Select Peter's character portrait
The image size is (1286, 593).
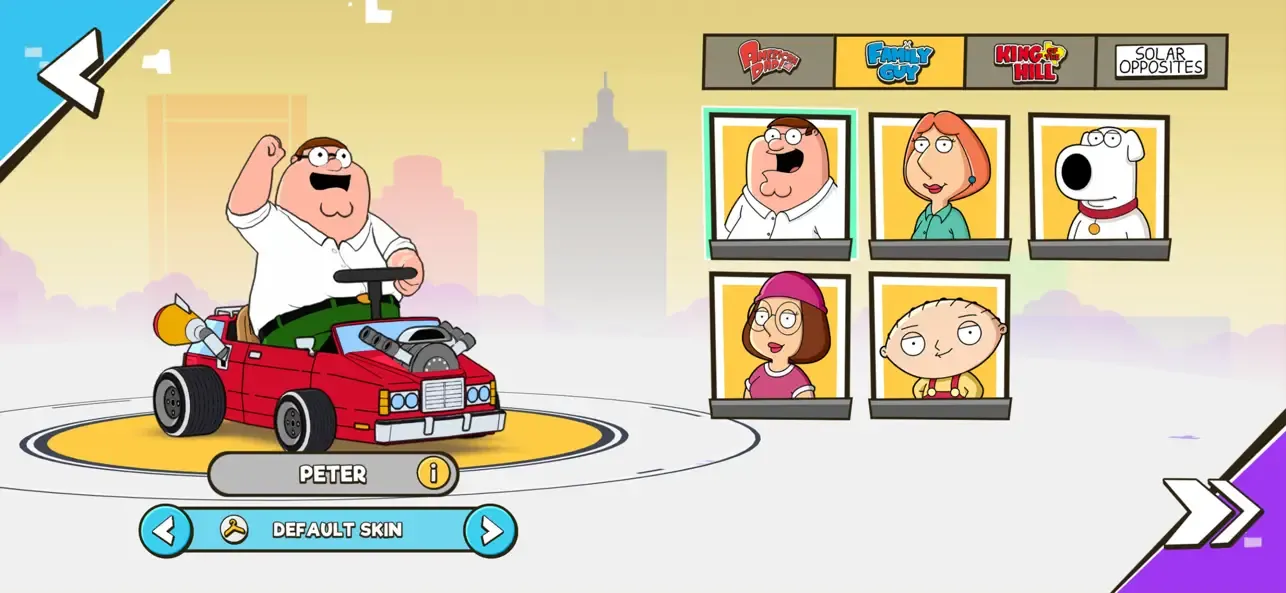pos(780,180)
